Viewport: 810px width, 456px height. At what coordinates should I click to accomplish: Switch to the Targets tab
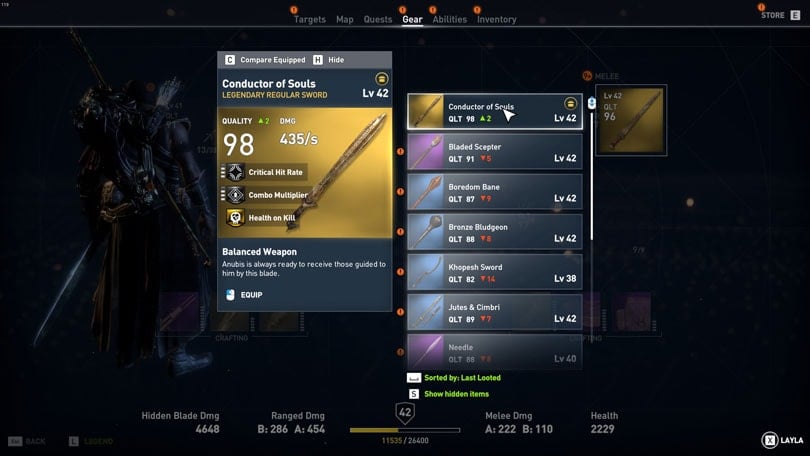point(310,19)
